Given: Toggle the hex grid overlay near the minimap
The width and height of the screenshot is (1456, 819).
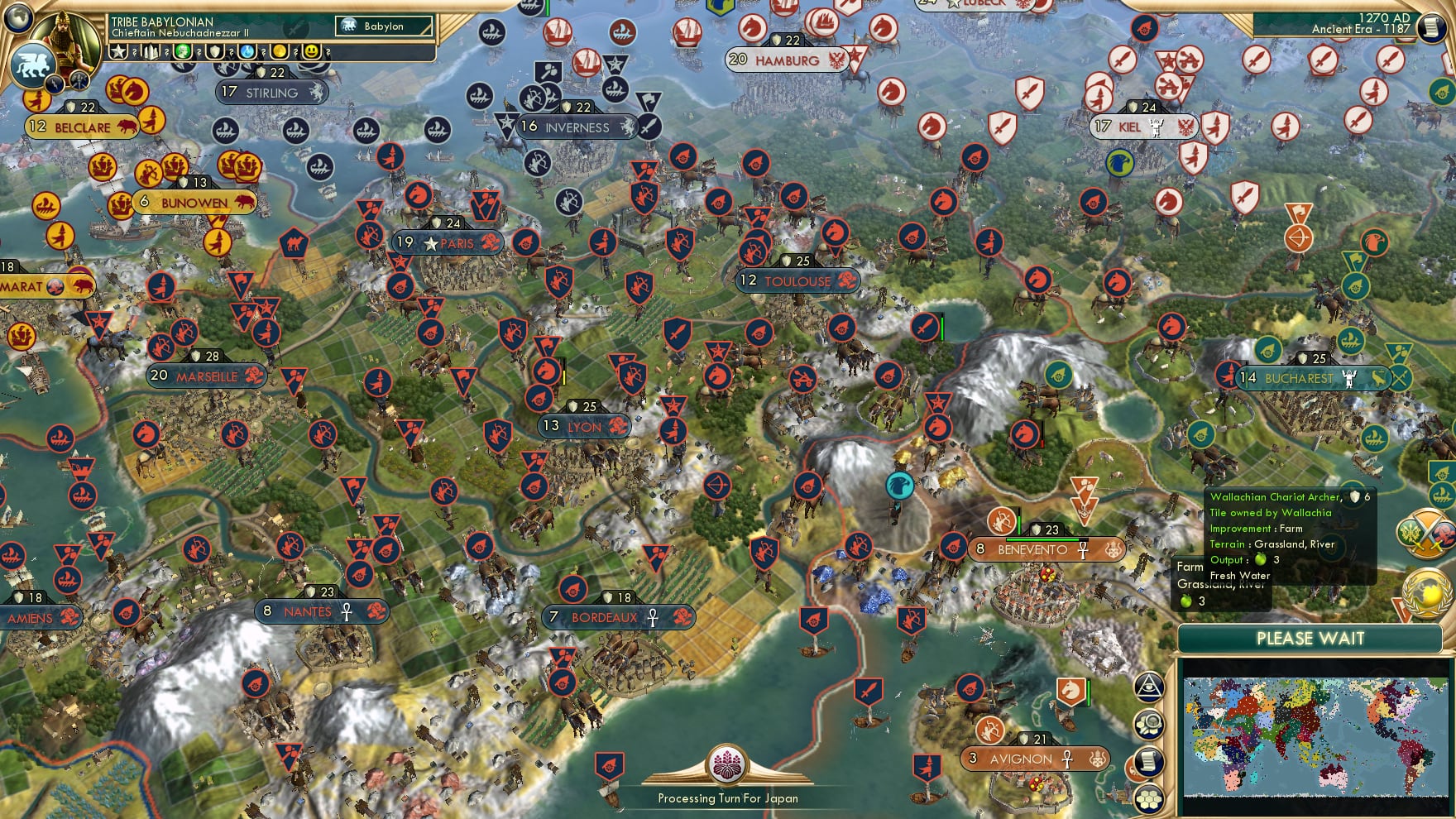Looking at the screenshot, I should pos(1149,798).
